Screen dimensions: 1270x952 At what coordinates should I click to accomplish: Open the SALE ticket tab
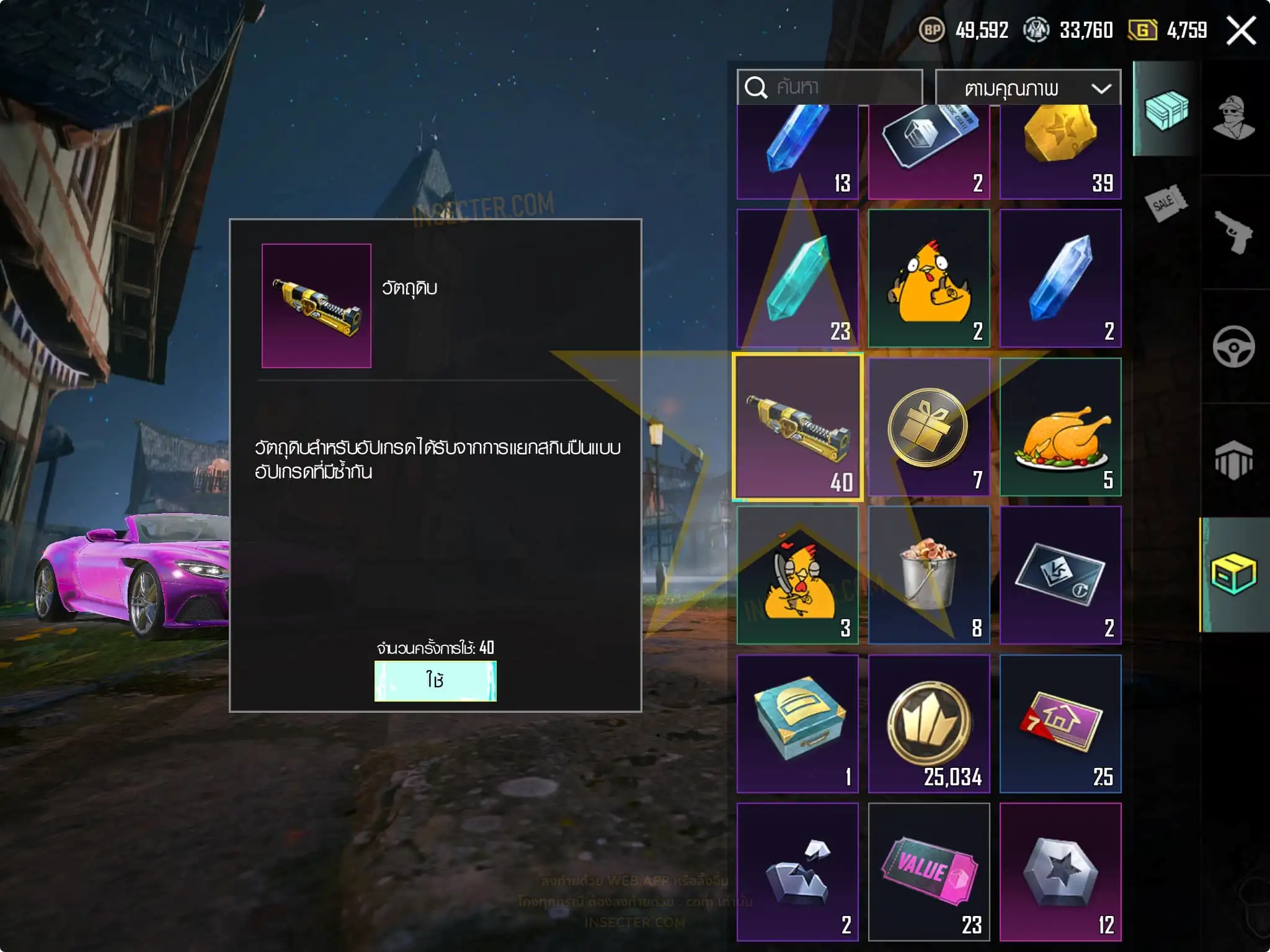pos(1166,203)
